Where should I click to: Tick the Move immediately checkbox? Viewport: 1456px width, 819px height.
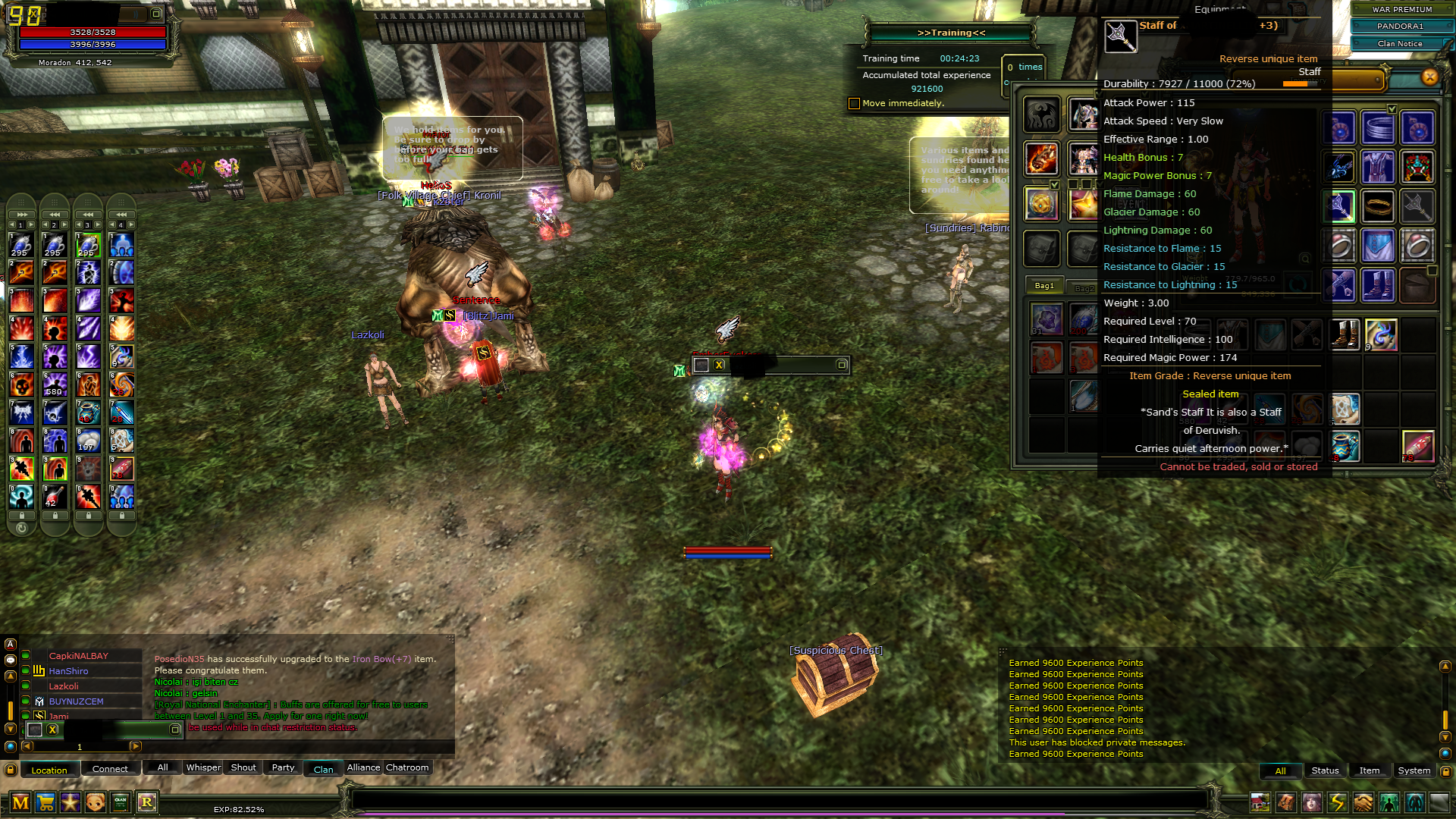click(x=855, y=104)
